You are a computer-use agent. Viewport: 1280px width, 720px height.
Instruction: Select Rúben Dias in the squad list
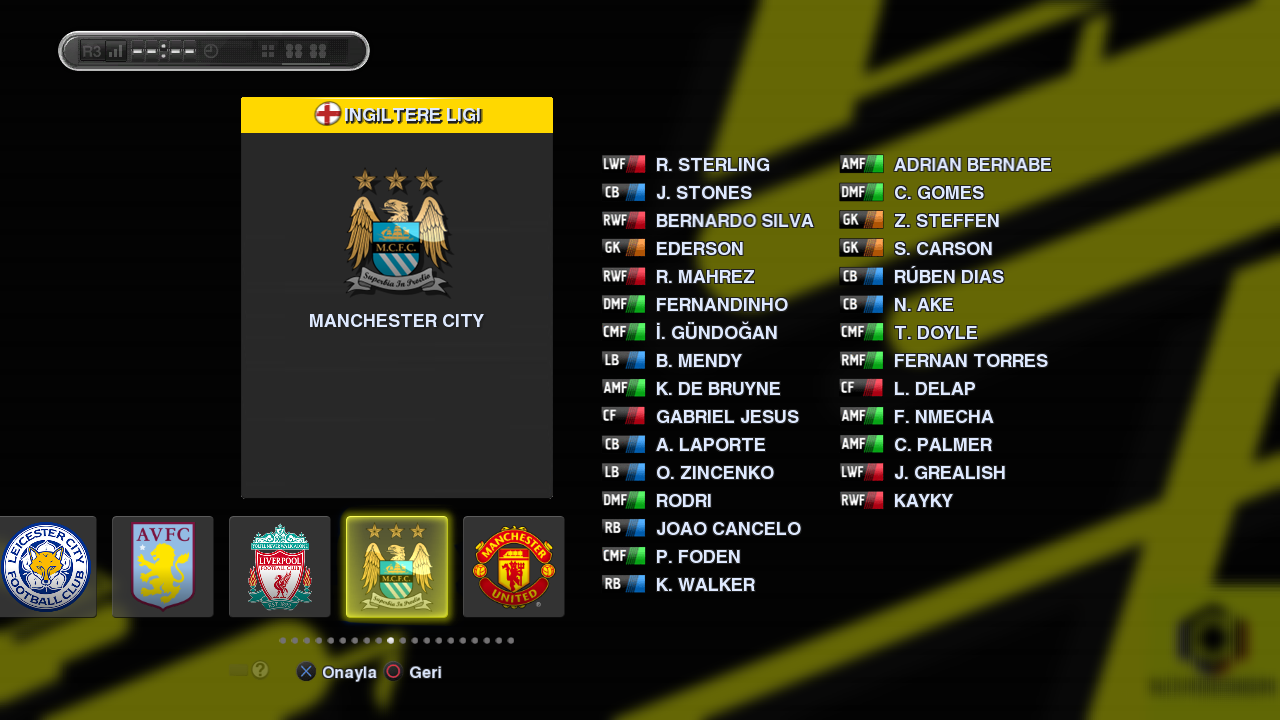tap(948, 277)
